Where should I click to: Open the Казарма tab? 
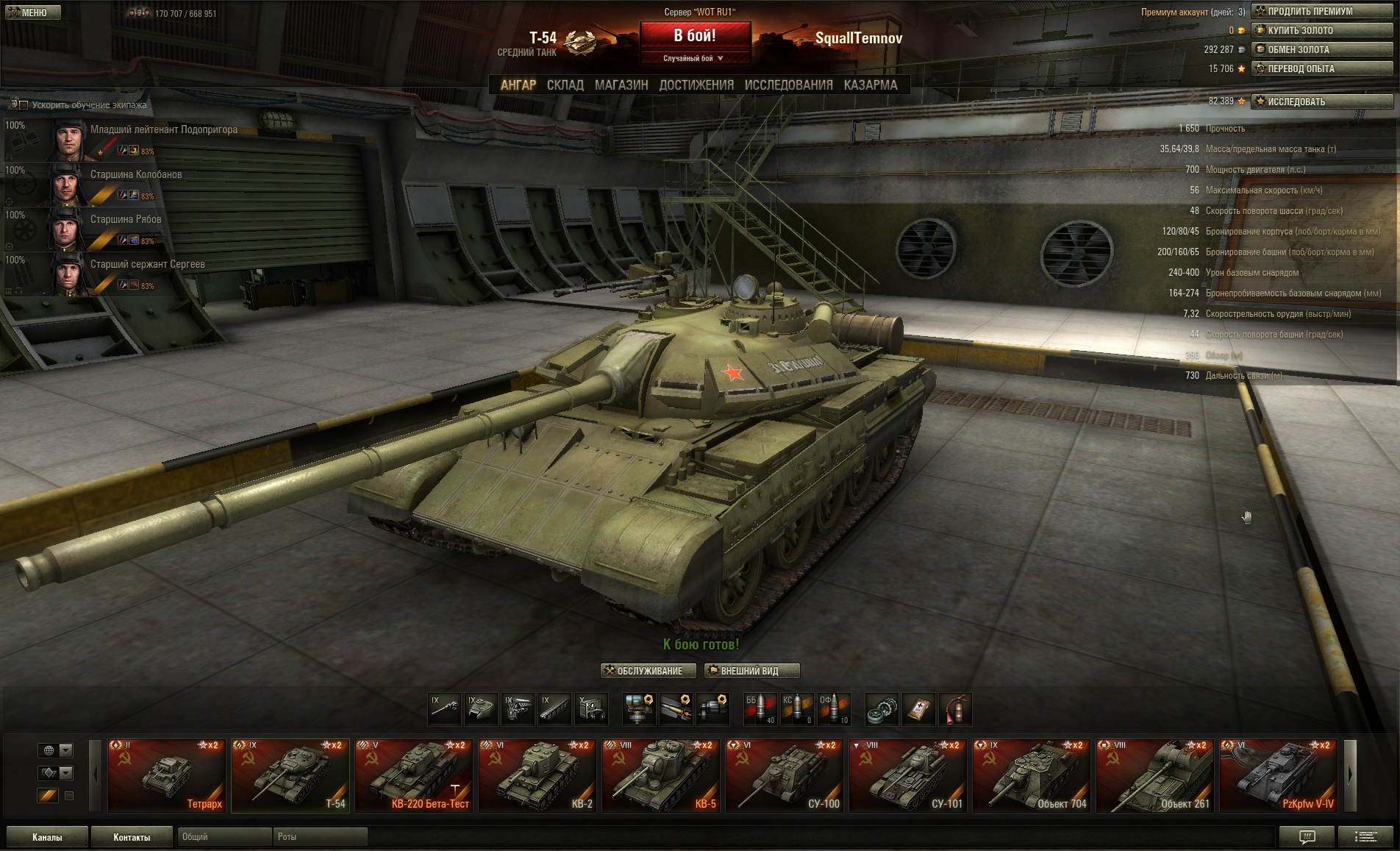(x=871, y=85)
